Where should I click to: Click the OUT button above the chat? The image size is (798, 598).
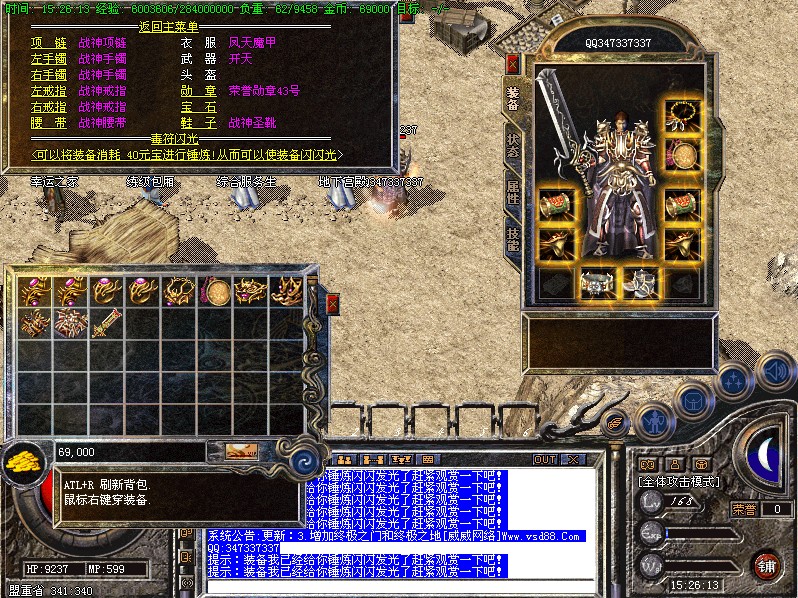click(544, 459)
